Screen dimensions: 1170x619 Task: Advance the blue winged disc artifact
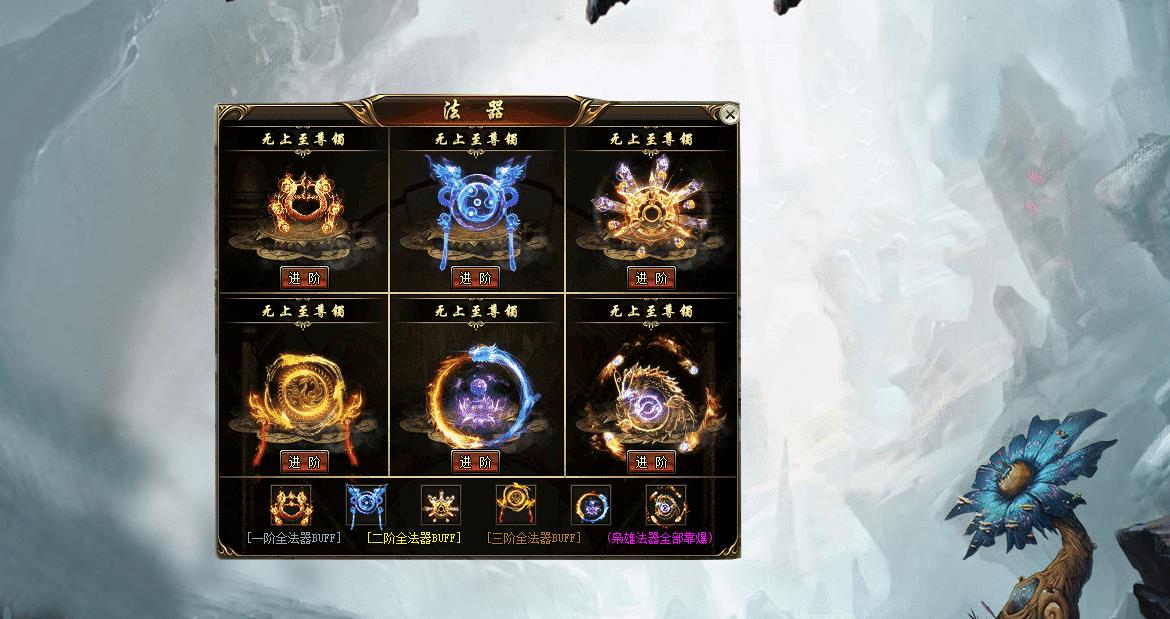[476, 278]
